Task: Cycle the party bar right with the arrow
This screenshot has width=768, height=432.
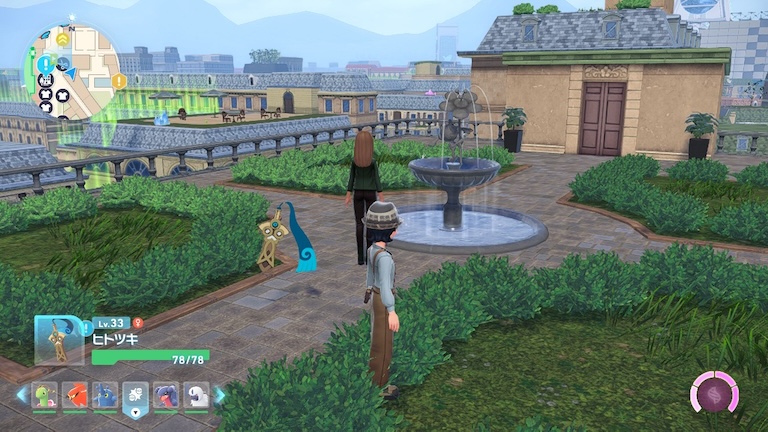Action: (221, 396)
